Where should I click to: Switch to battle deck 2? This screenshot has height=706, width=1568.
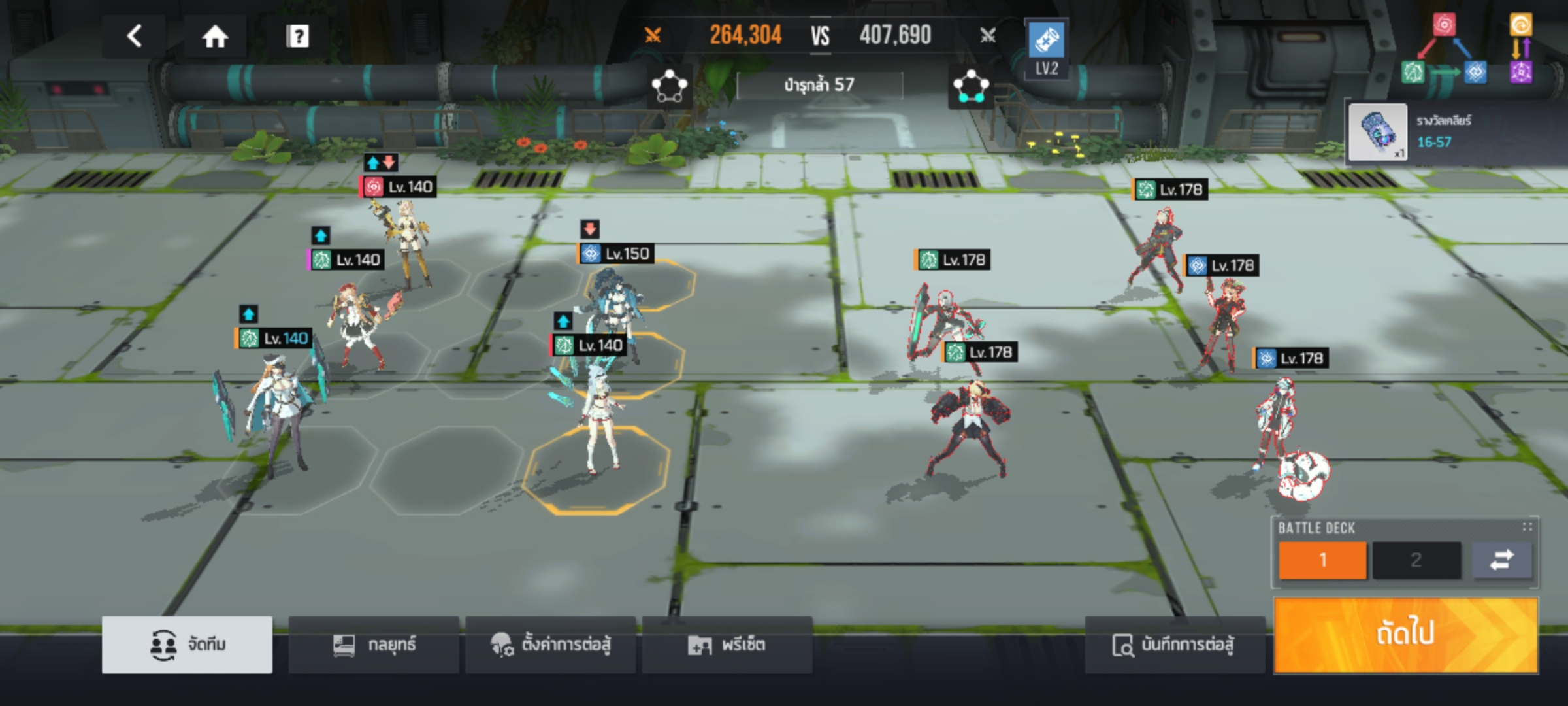tap(1416, 560)
